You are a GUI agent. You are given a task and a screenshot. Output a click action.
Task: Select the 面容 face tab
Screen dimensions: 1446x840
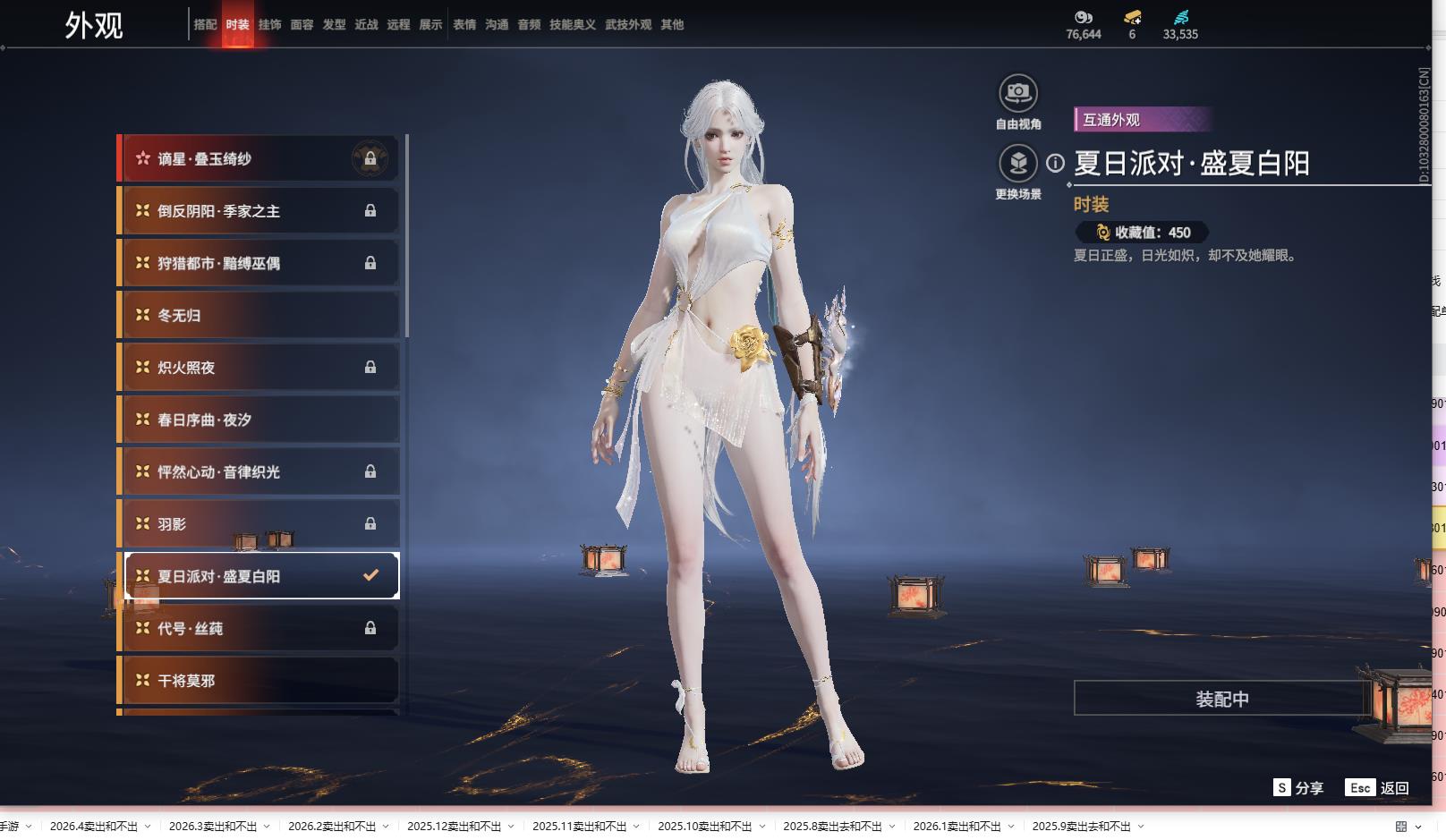point(302,25)
